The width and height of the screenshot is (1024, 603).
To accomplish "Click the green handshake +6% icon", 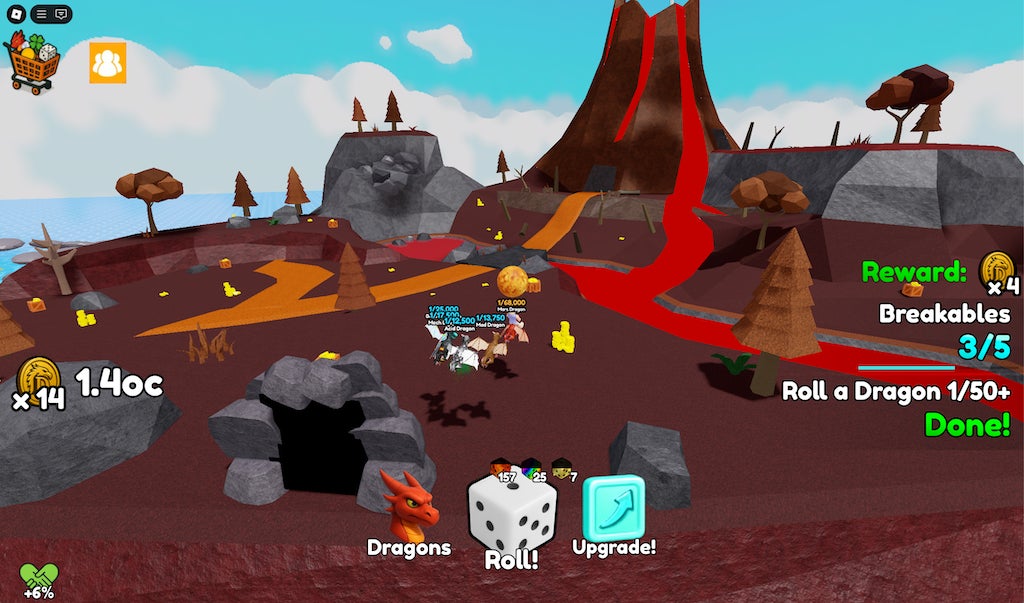I will click(38, 580).
